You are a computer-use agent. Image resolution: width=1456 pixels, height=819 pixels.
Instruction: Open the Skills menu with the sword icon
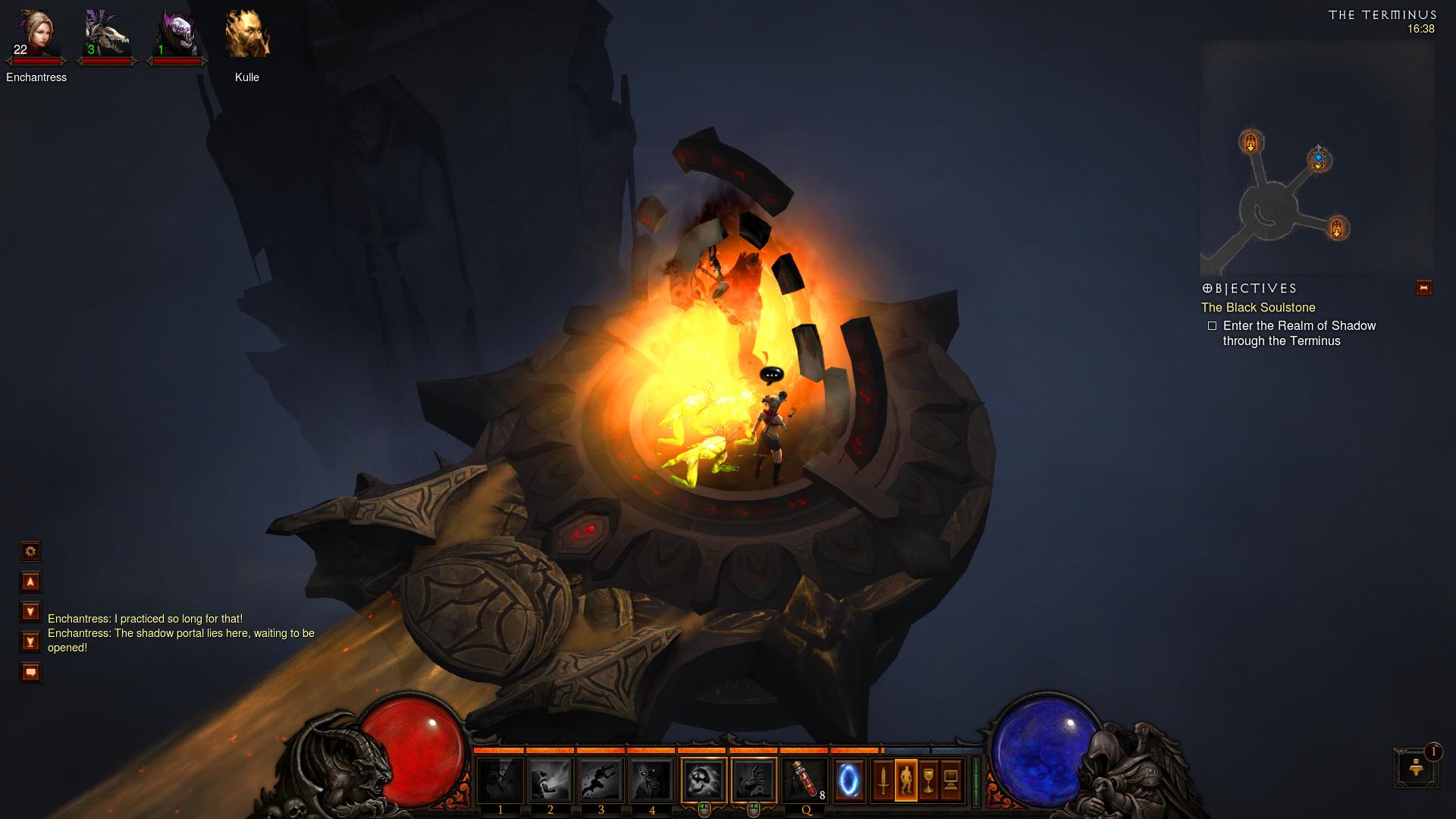pos(883,780)
